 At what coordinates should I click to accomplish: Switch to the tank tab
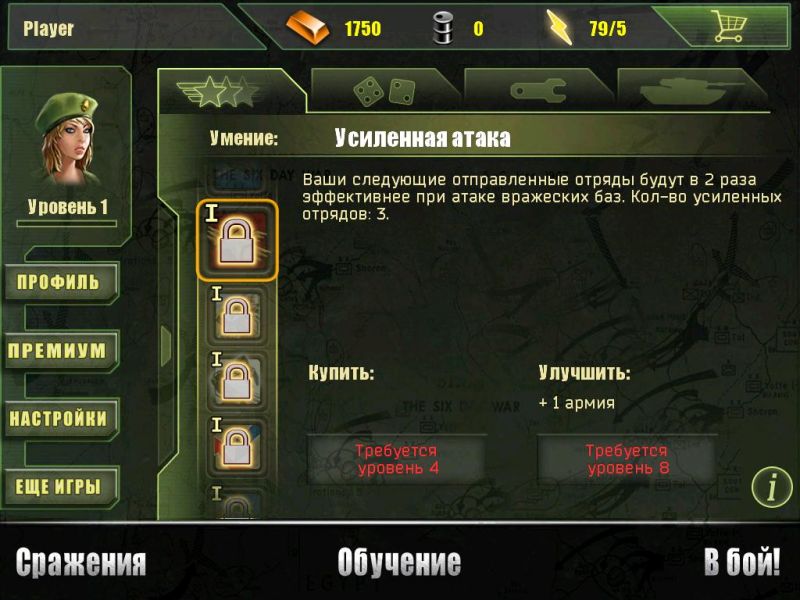(691, 91)
